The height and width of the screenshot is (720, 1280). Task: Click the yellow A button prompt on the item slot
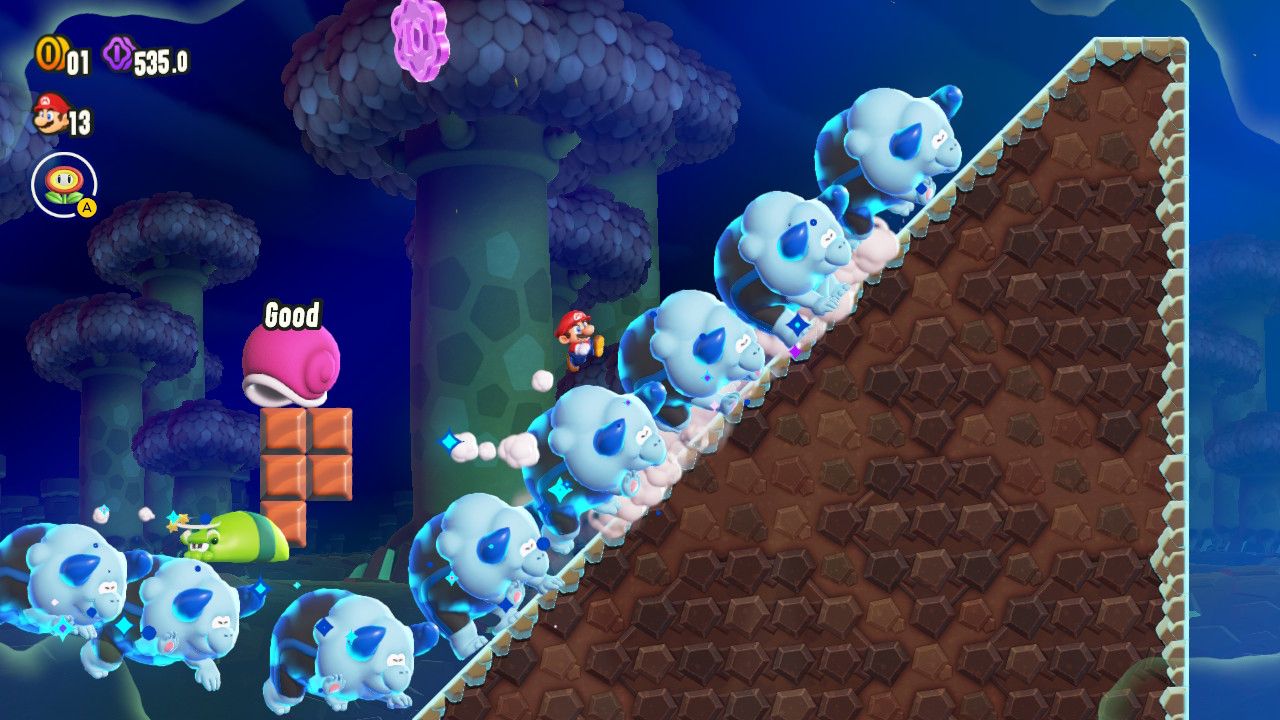pos(86,208)
